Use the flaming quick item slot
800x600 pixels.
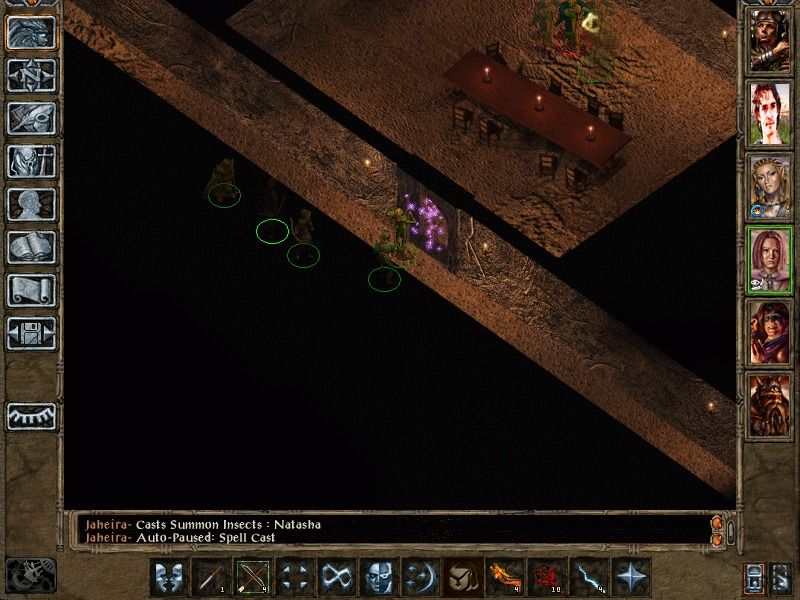point(504,577)
